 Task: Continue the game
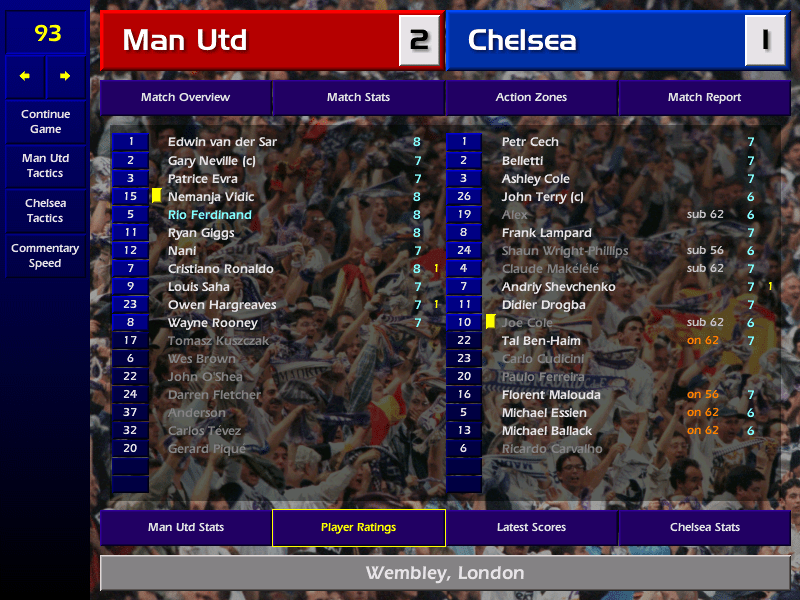[x=45, y=121]
